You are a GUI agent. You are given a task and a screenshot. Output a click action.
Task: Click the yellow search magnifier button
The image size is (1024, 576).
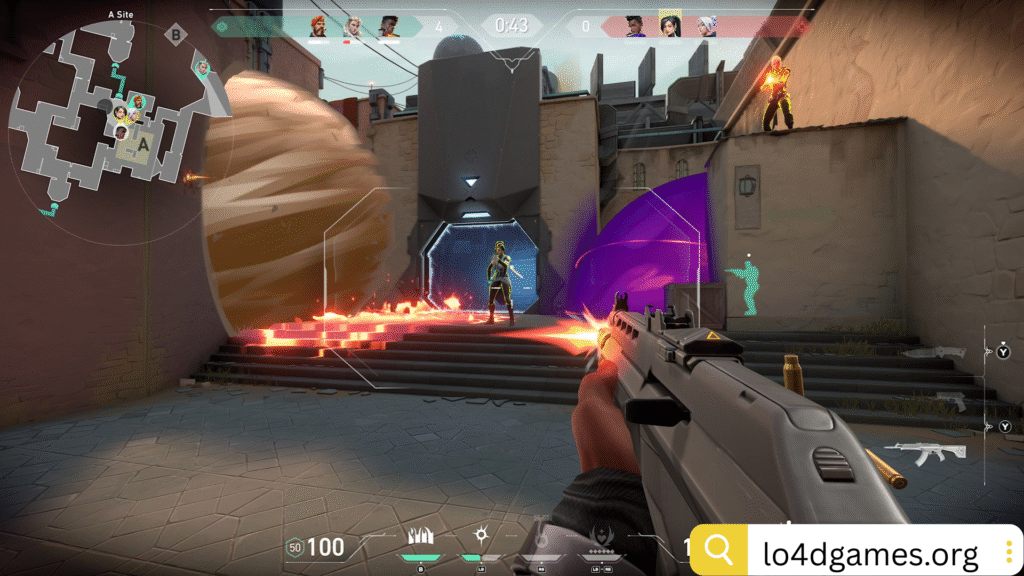click(719, 549)
